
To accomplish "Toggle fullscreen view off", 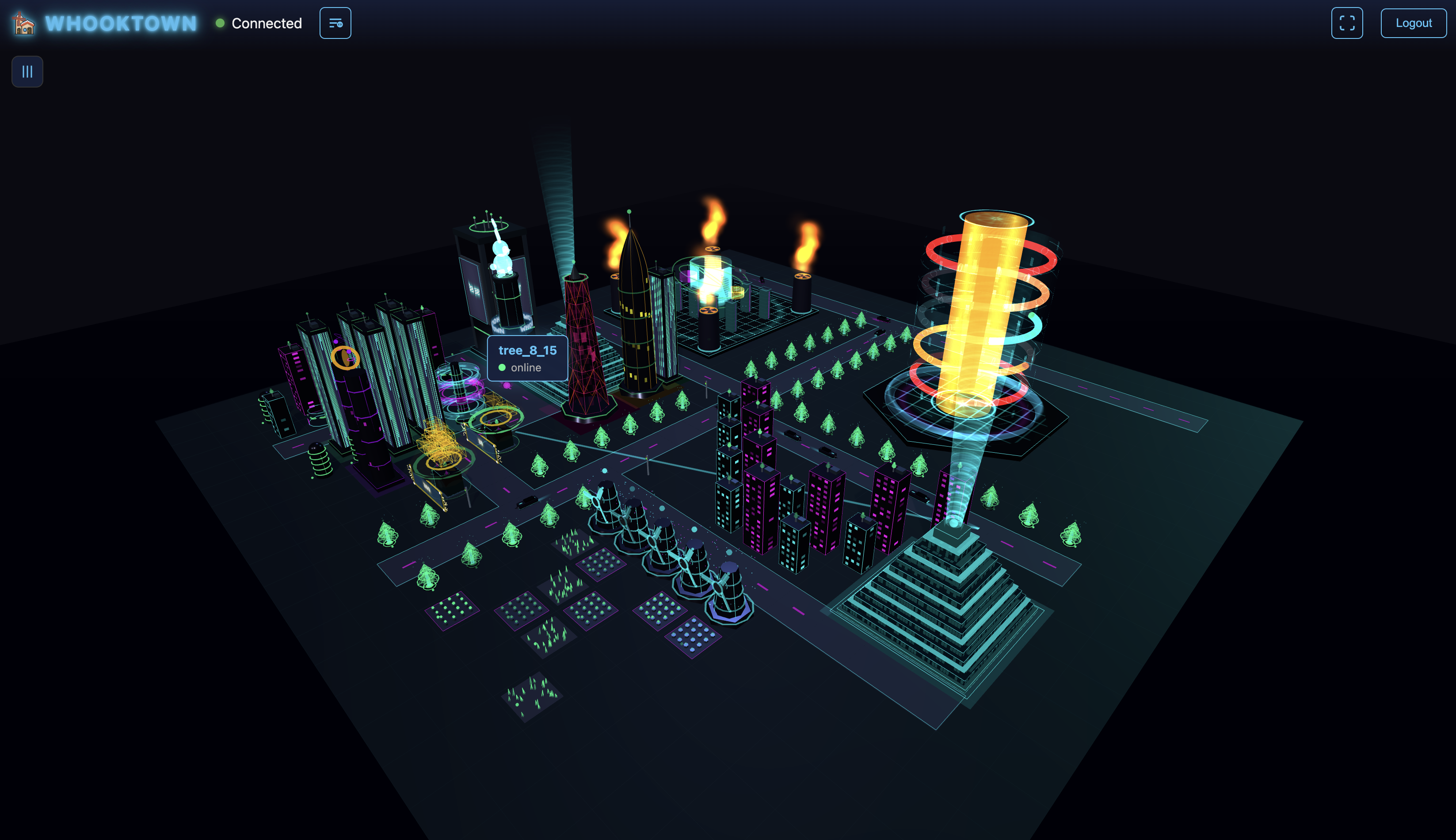I will click(x=1346, y=23).
